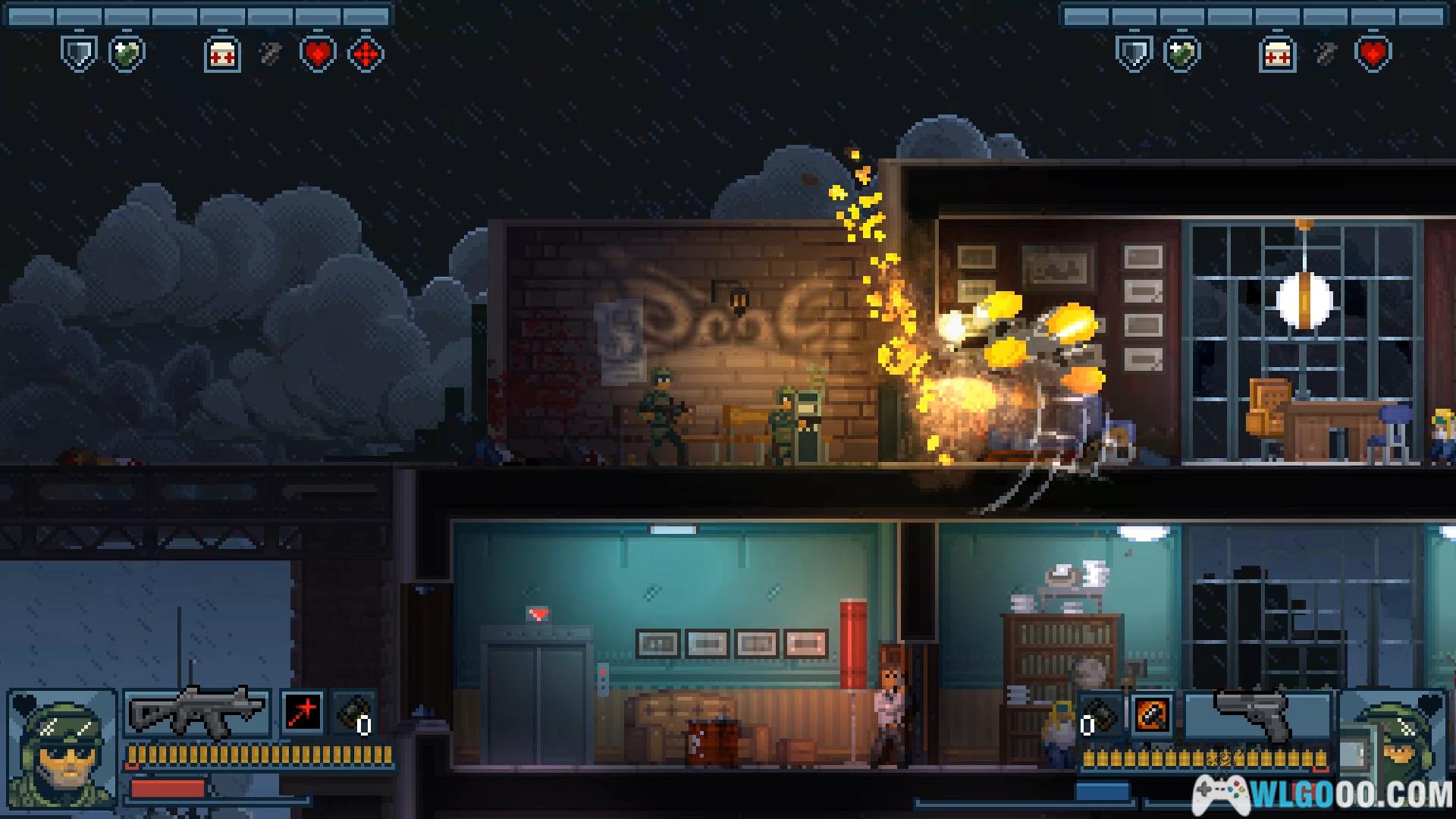Activate the red arrow skill icon

(x=303, y=713)
